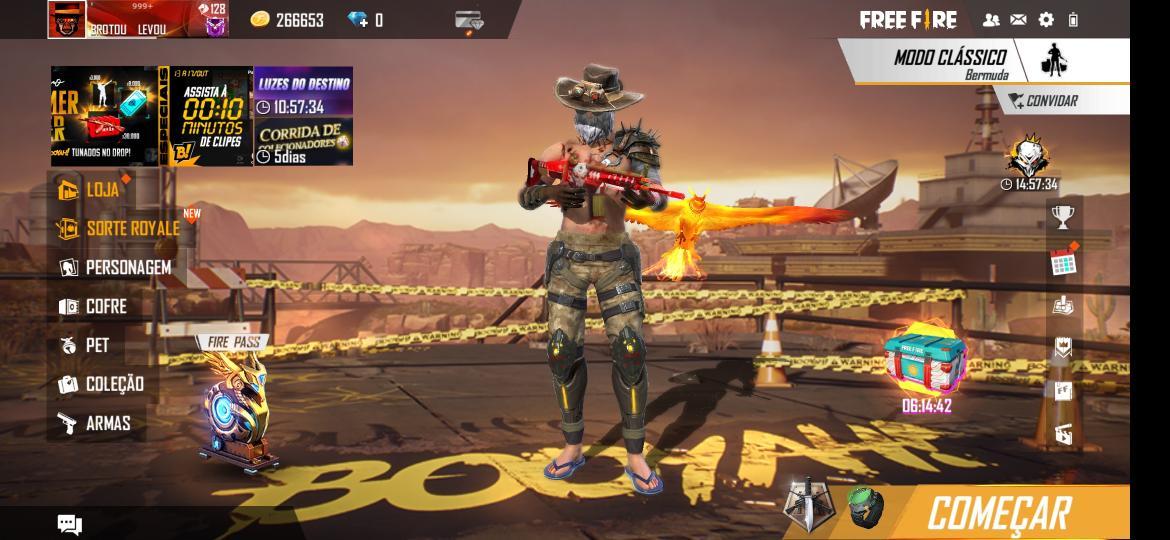
Task: Check the mail envelope icon
Action: click(x=1018, y=20)
